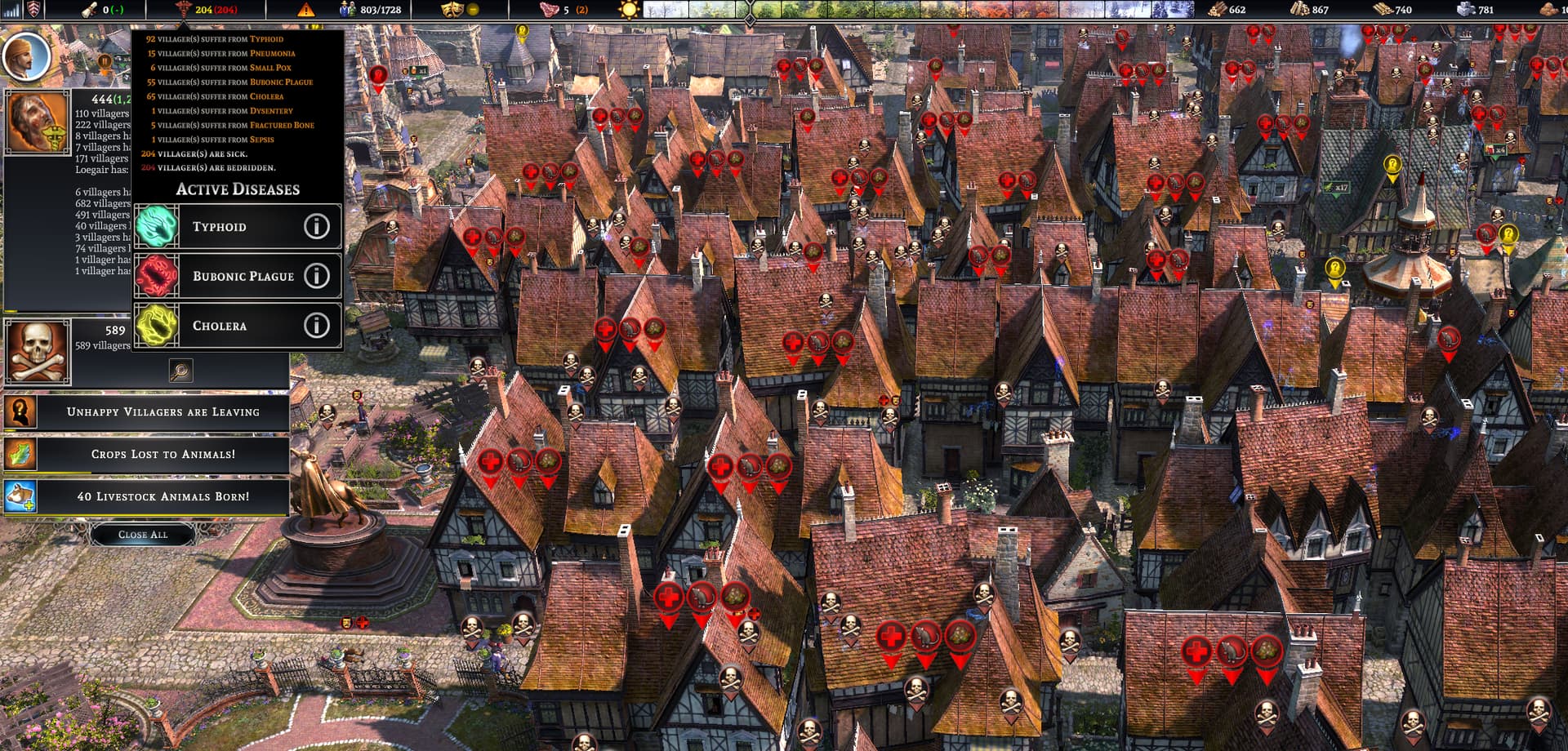Open the health caduceus icon in top bar
The width and height of the screenshot is (1568, 751).
click(183, 10)
